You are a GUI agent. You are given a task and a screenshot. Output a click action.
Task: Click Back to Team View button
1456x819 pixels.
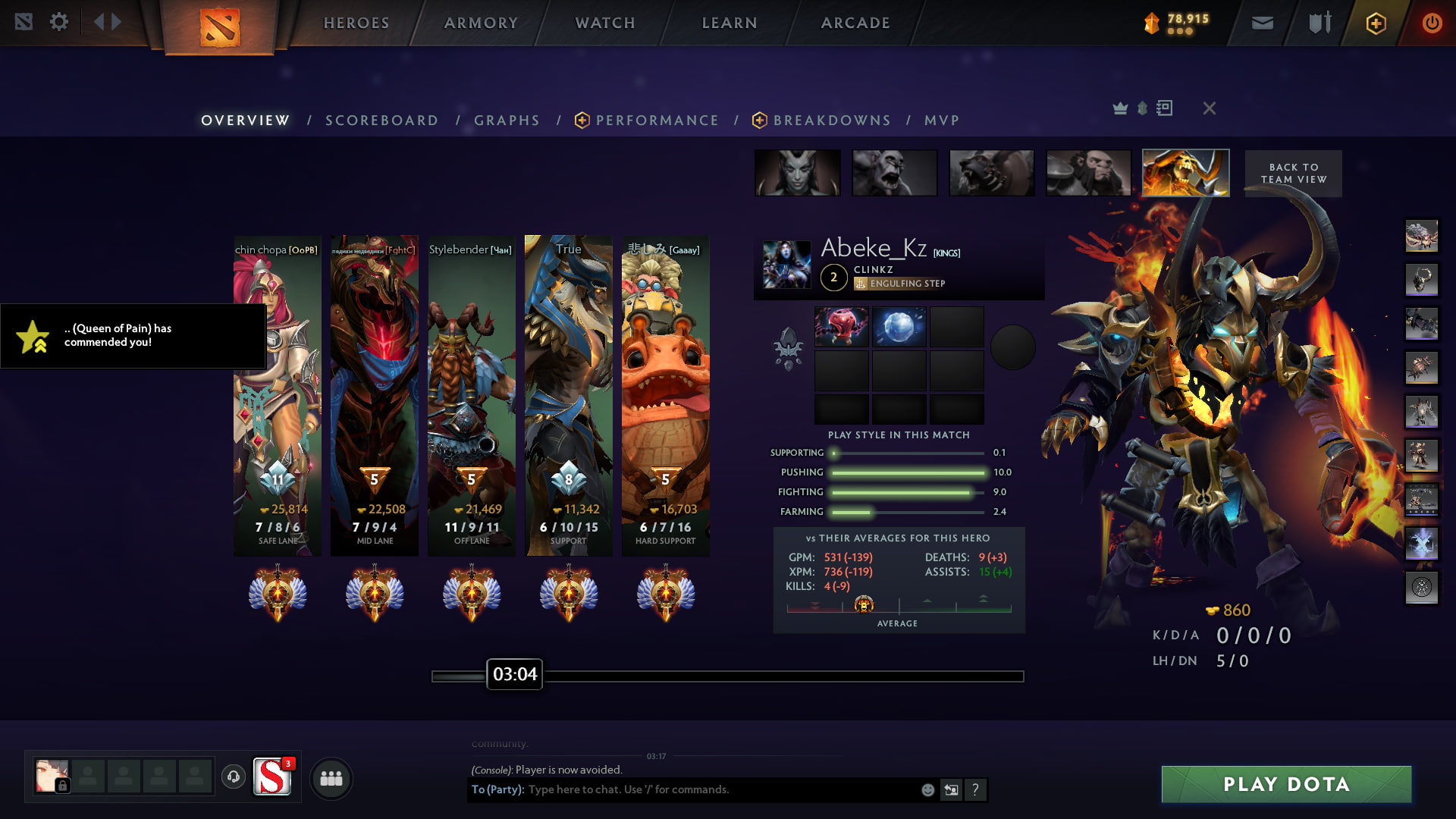pos(1294,174)
